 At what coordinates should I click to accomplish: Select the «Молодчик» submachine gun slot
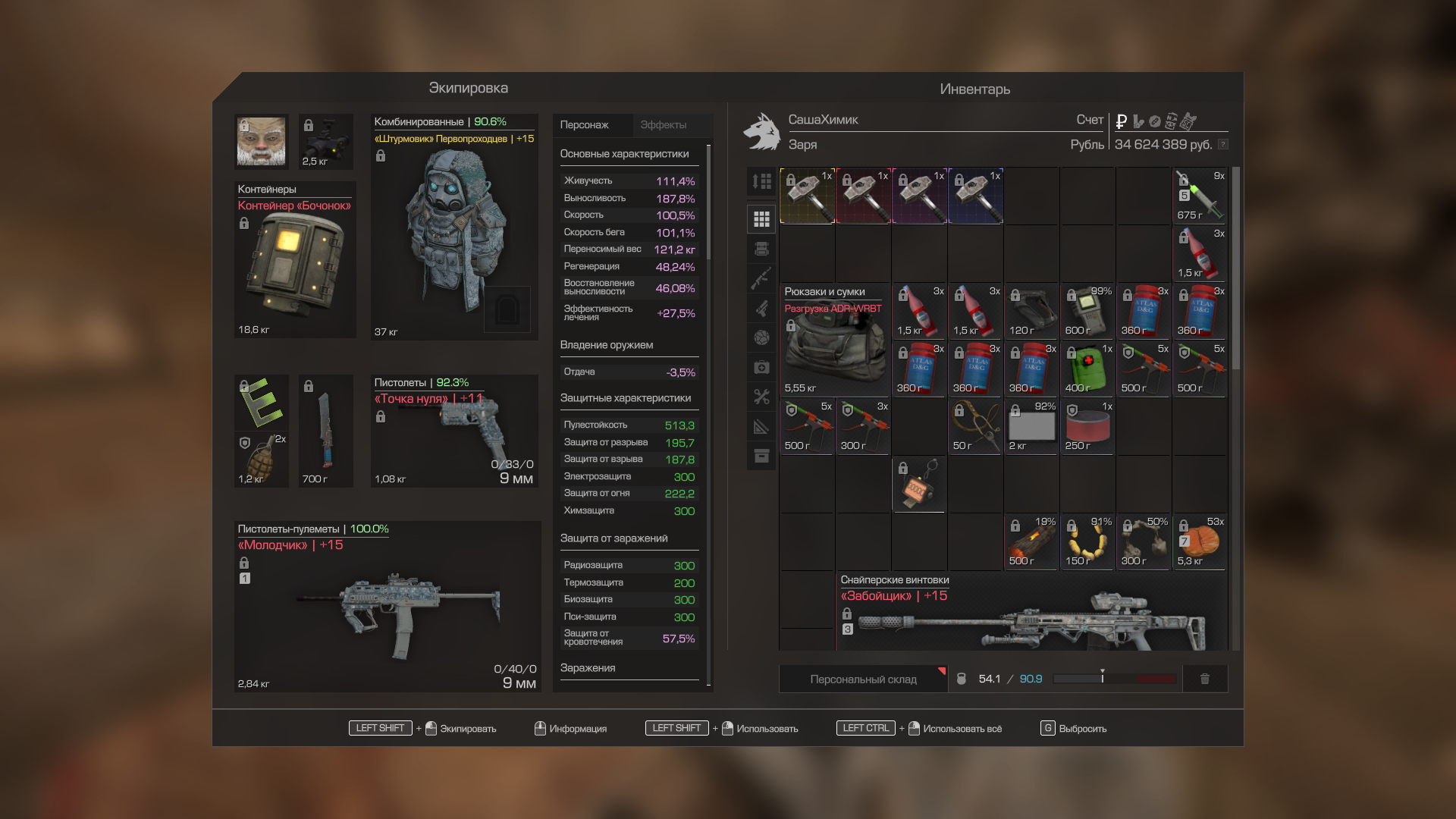tap(388, 607)
